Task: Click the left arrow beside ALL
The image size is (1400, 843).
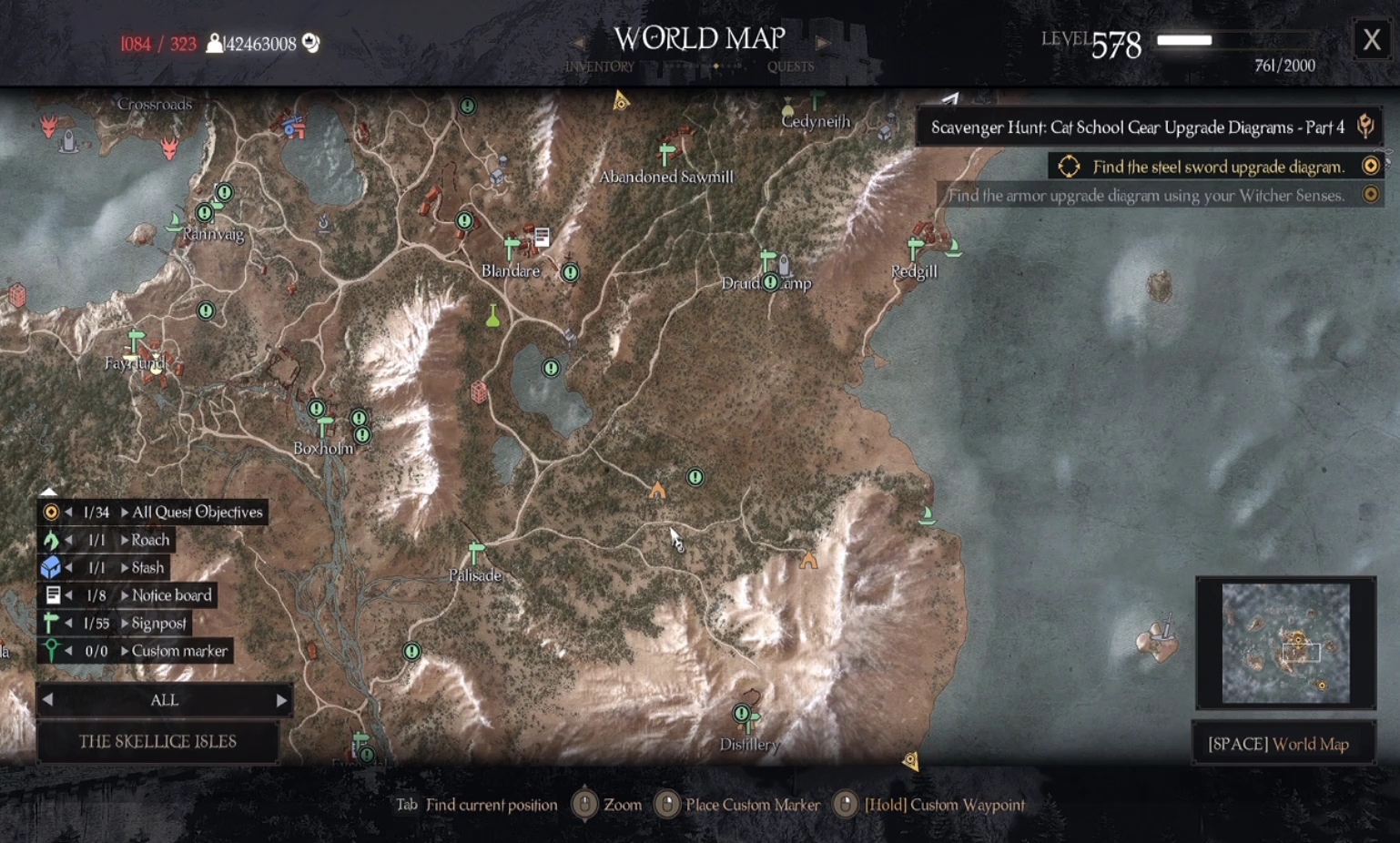Action: pyautogui.click(x=48, y=700)
